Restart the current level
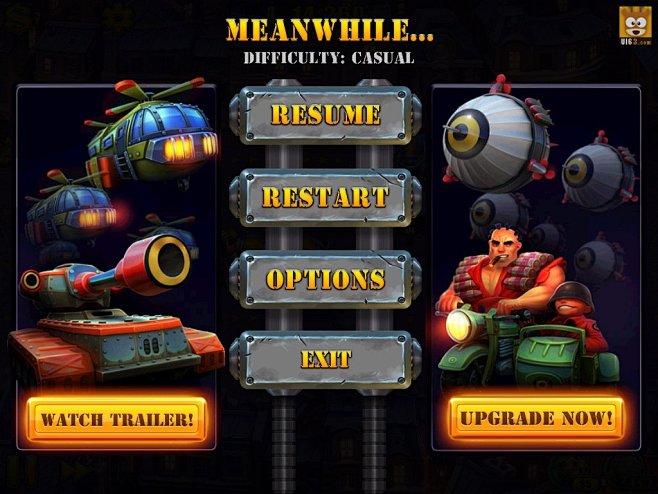This screenshot has height=494, width=658. [x=325, y=196]
